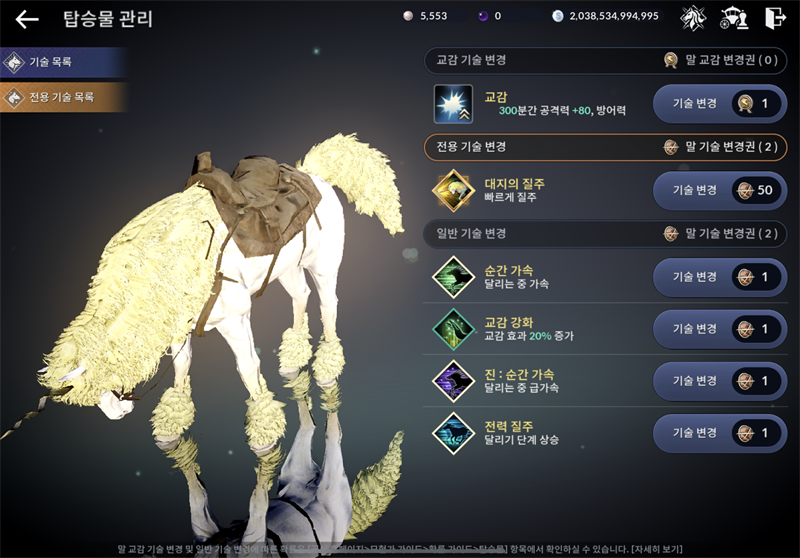
Task: Show the 전력 질주 skill icon
Action: [x=453, y=433]
